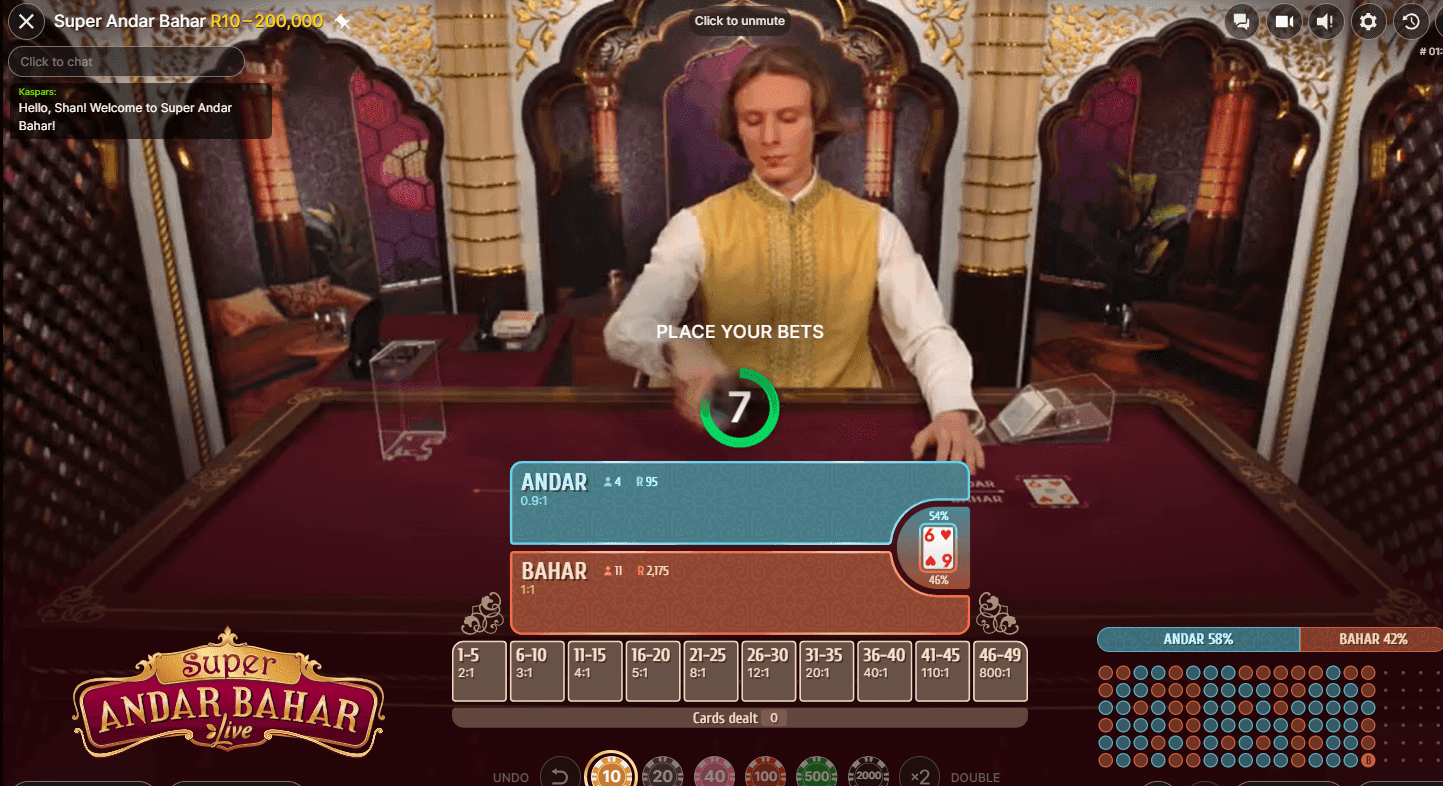Place a bet on ANDAR
This screenshot has width=1443, height=786.
pyautogui.click(x=700, y=505)
